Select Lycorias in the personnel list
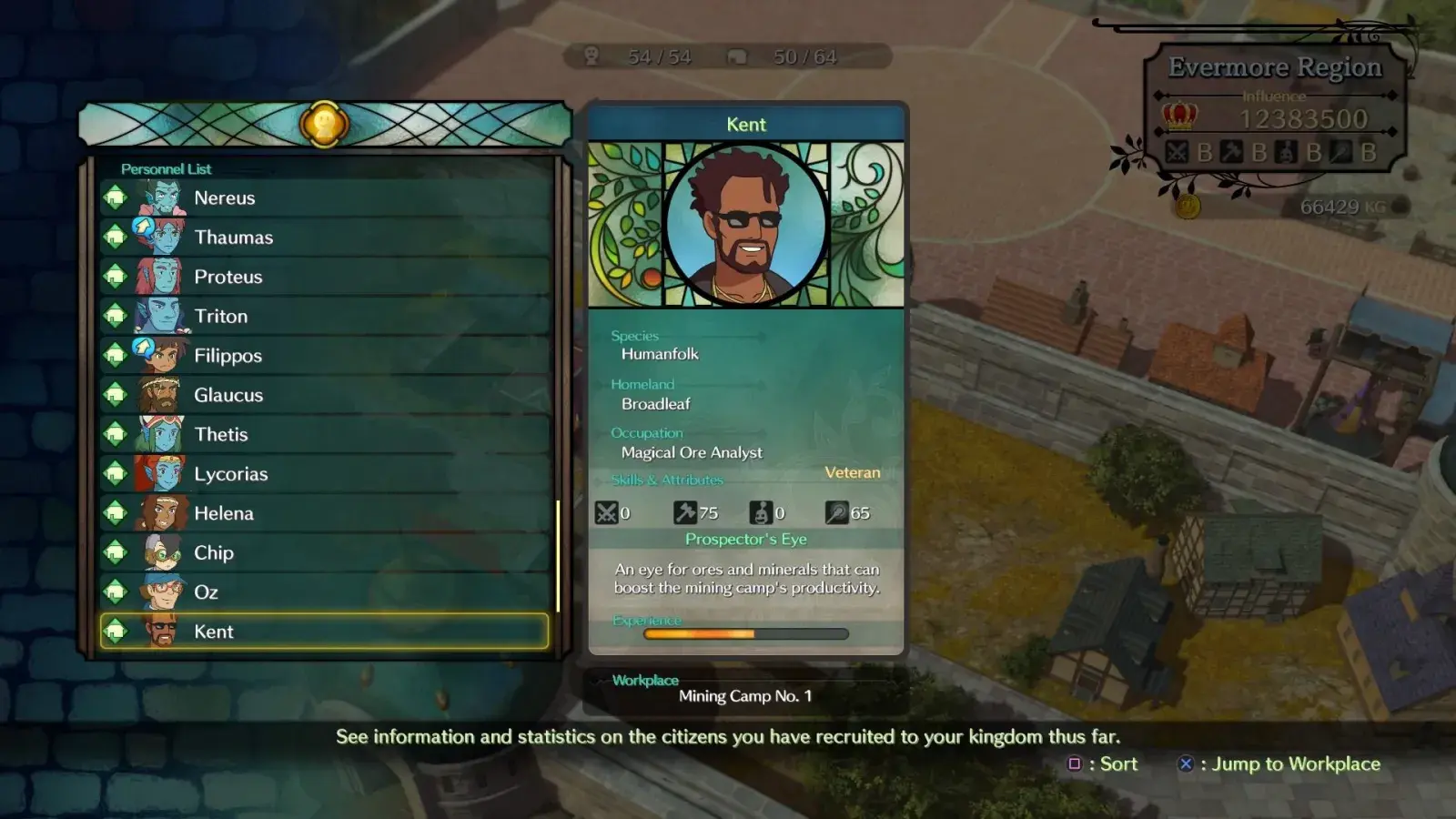This screenshot has height=819, width=1456. tap(324, 474)
